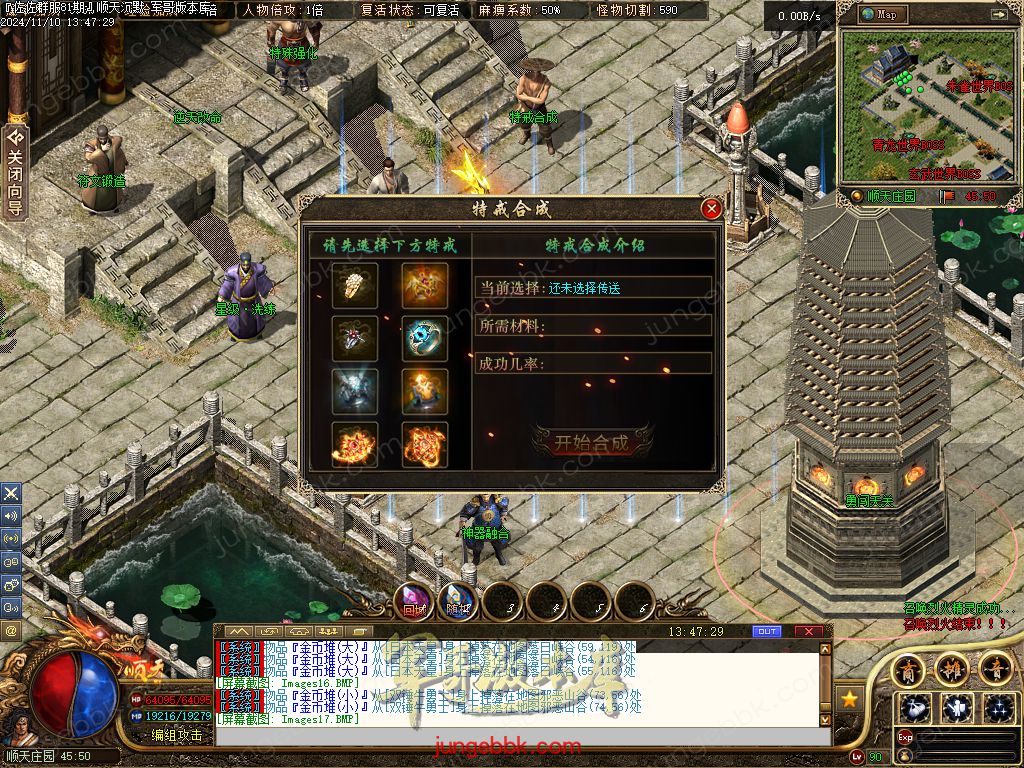Click the gold star button
Screen dimensions: 1024x768
(850, 699)
